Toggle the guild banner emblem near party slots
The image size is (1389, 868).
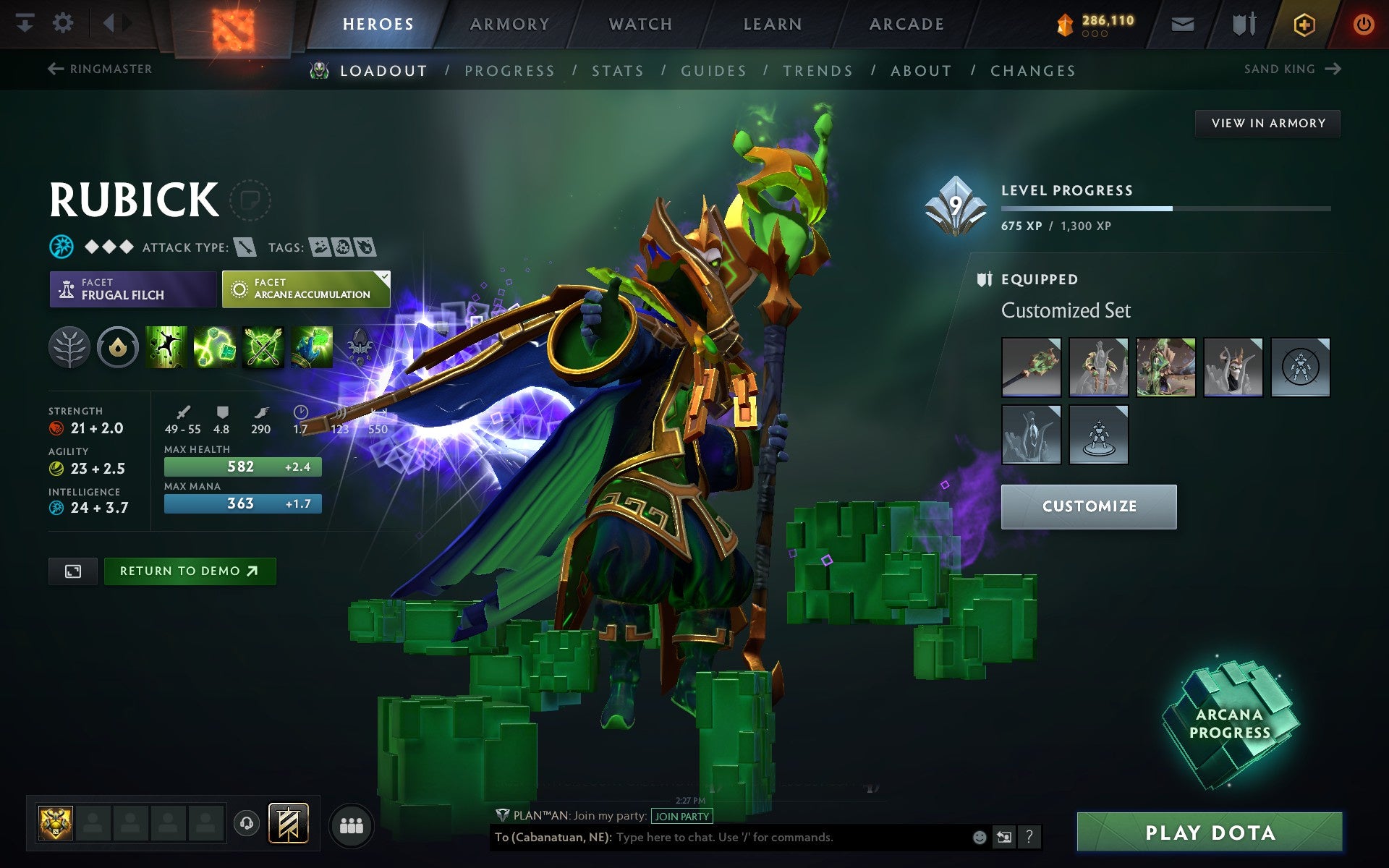point(286,822)
